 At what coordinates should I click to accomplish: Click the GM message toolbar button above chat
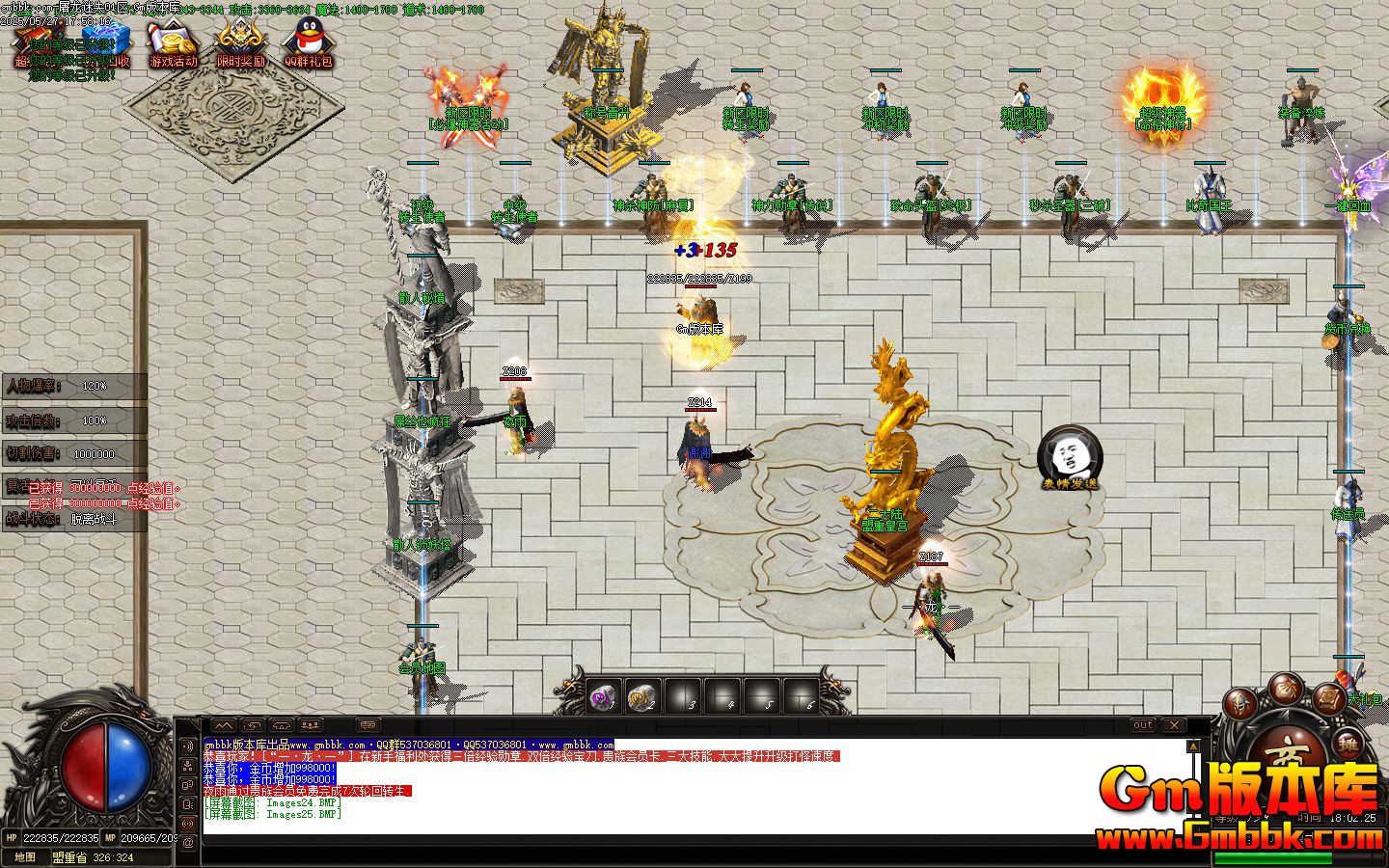click(x=369, y=724)
